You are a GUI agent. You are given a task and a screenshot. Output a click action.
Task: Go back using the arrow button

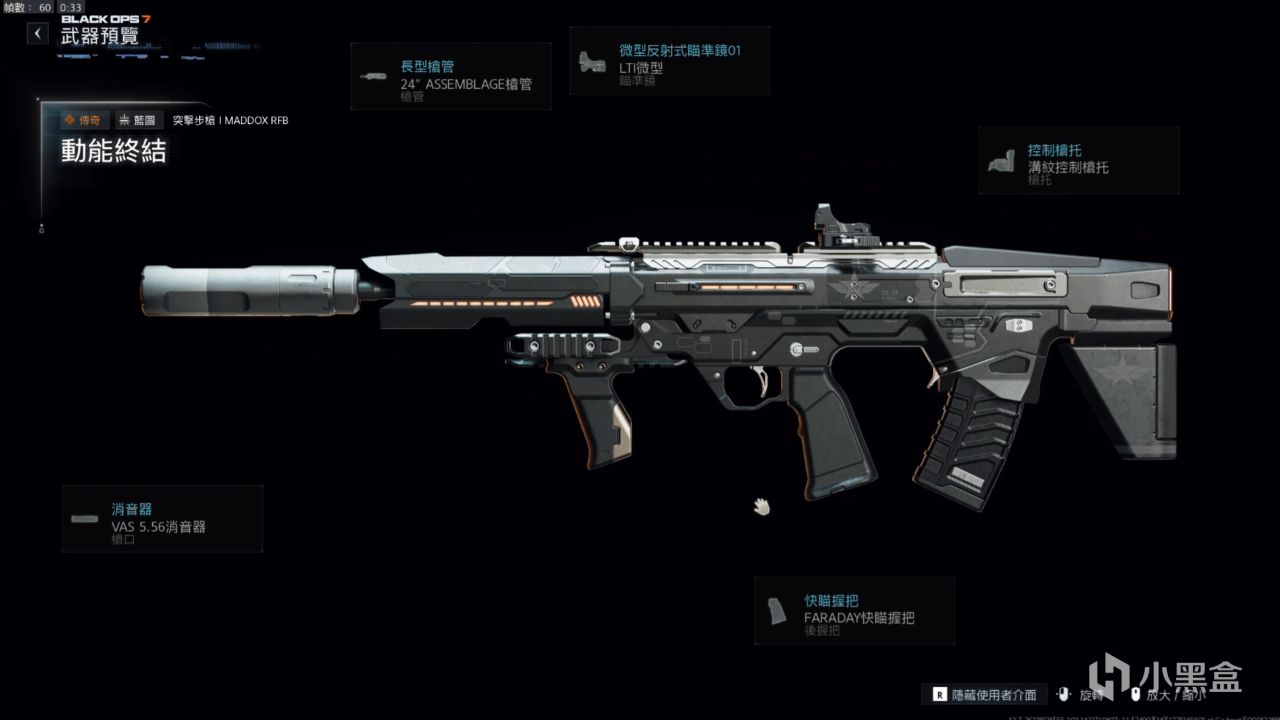pos(37,33)
